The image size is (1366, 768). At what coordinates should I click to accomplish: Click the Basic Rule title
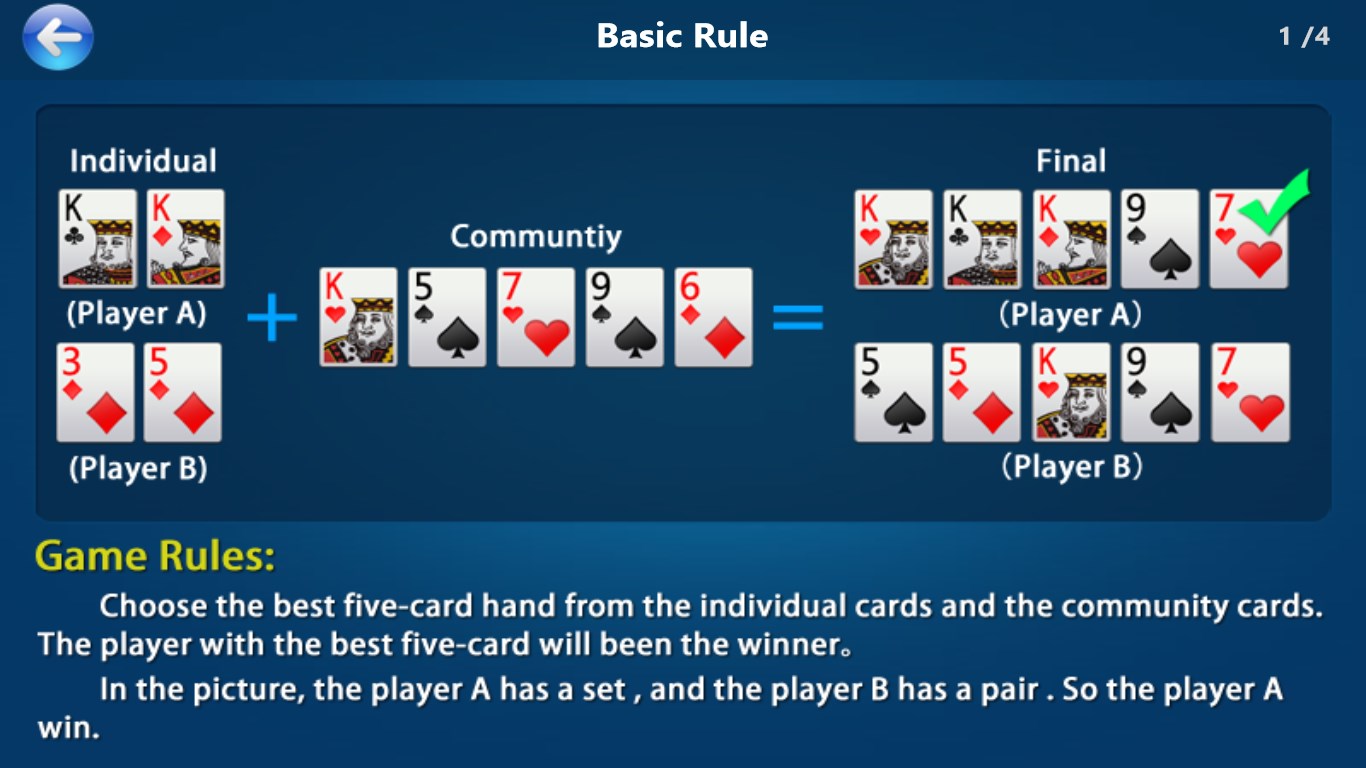pyautogui.click(x=683, y=36)
